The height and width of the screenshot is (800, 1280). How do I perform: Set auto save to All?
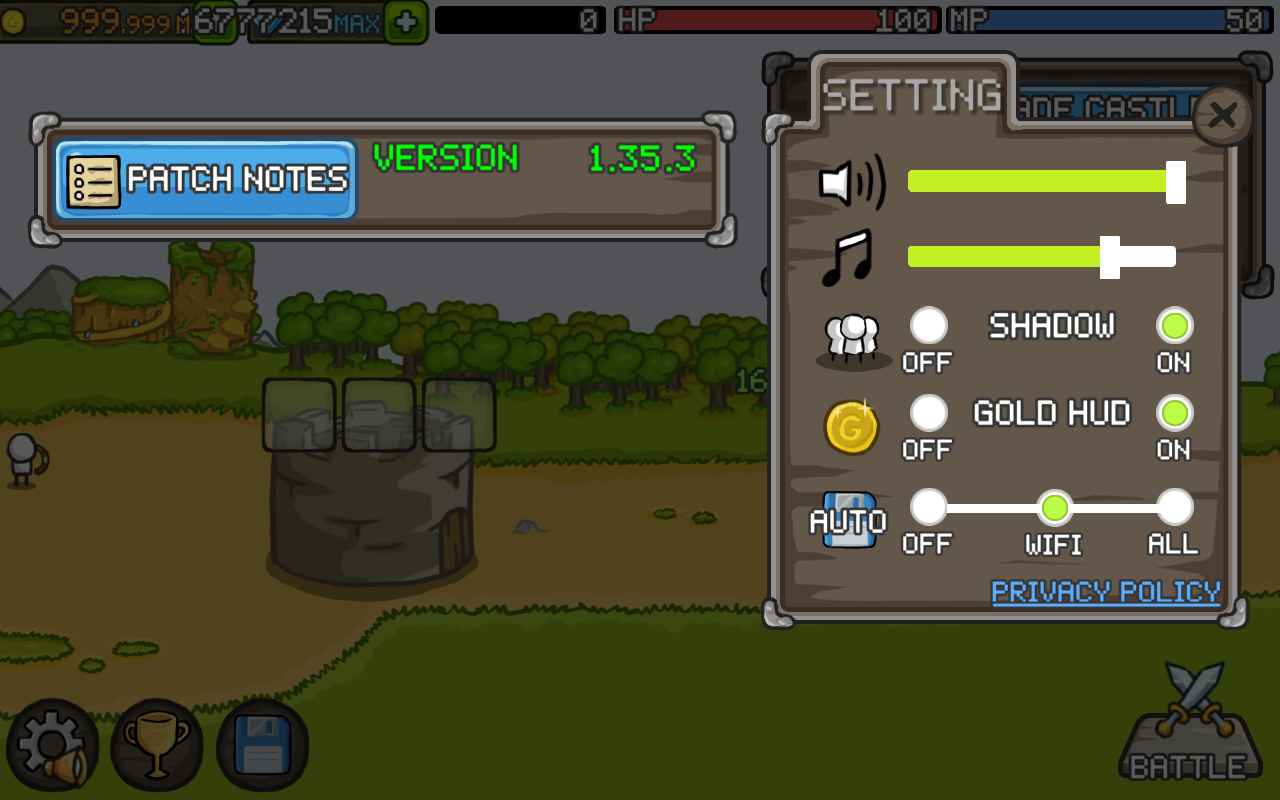click(x=1174, y=508)
